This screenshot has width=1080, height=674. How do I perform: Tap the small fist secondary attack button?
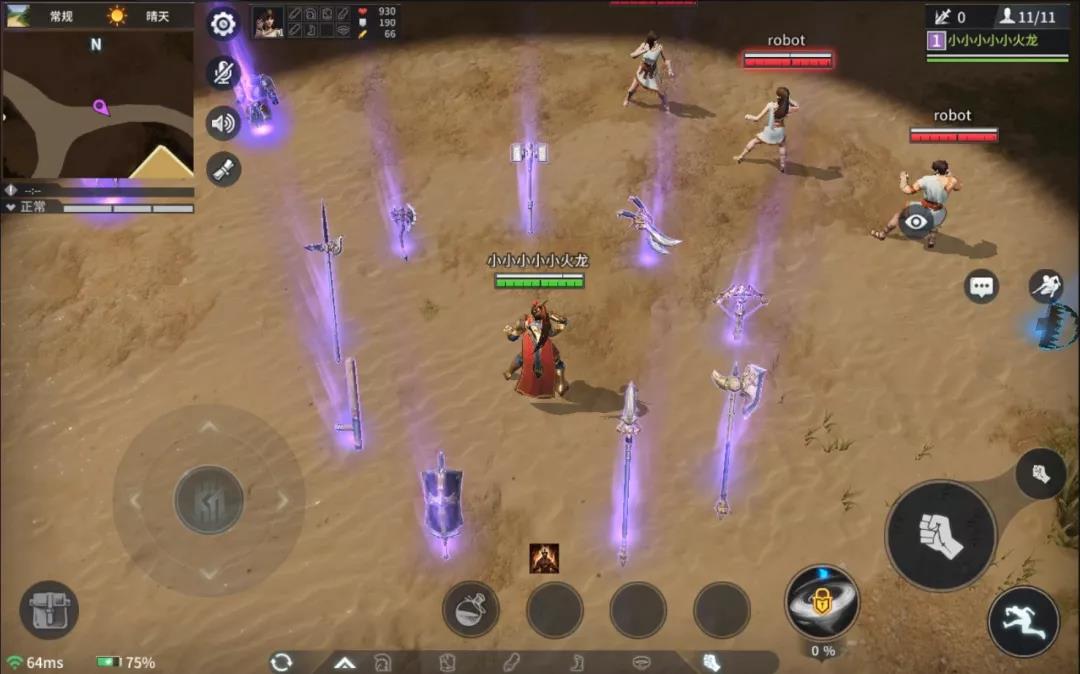(x=1040, y=473)
